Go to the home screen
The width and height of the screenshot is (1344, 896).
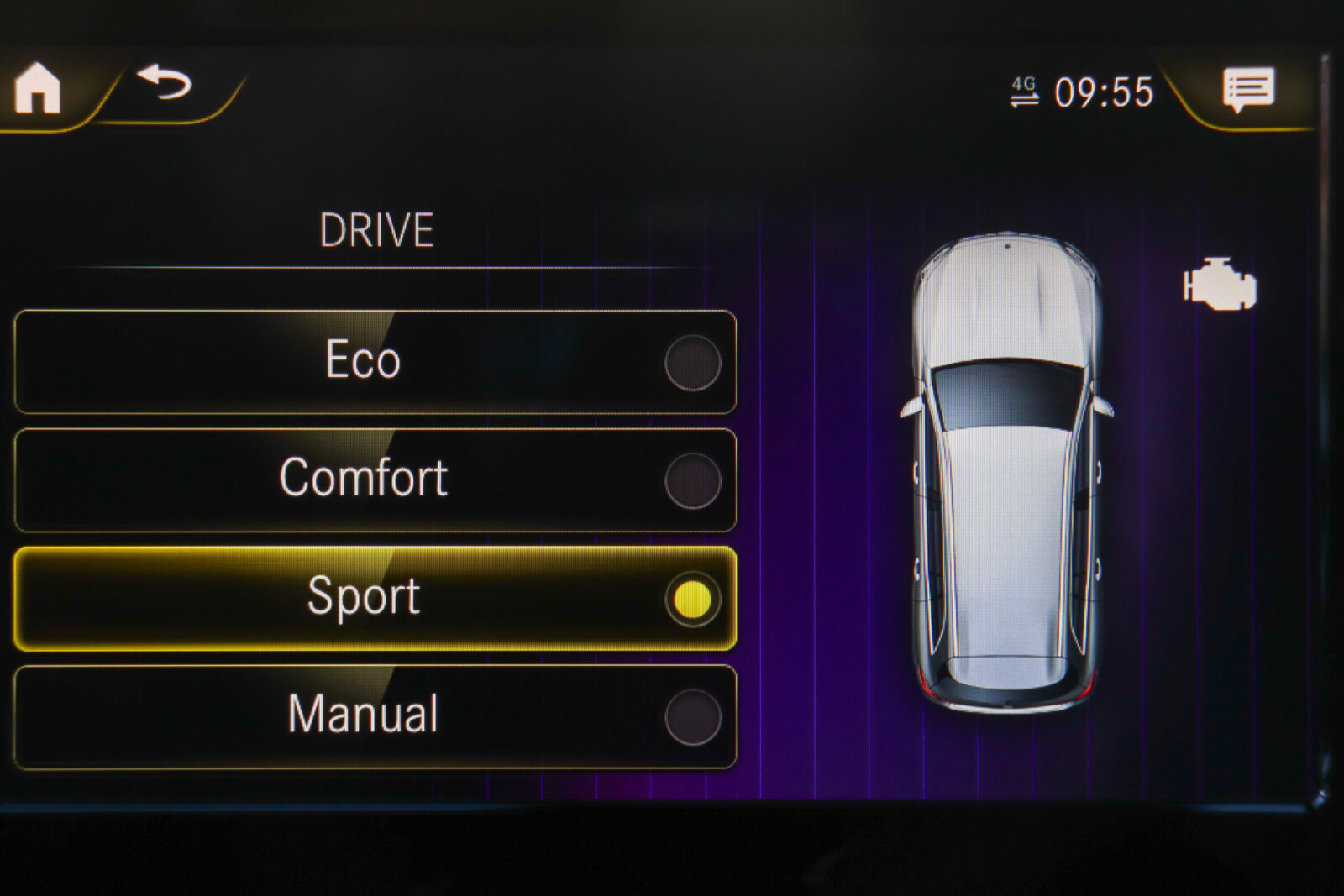point(38,88)
